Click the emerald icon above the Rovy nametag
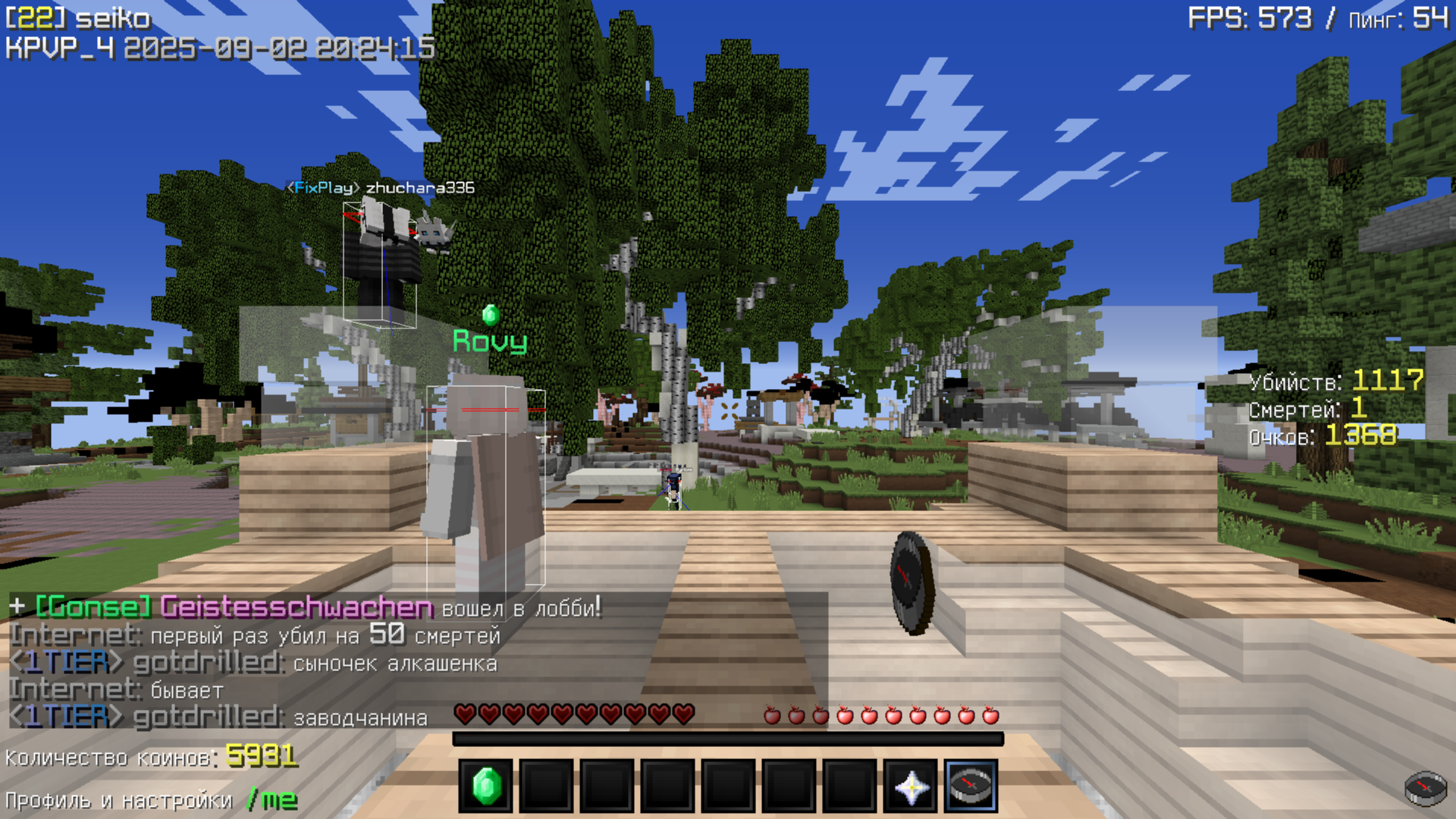The width and height of the screenshot is (1456, 819). (490, 314)
